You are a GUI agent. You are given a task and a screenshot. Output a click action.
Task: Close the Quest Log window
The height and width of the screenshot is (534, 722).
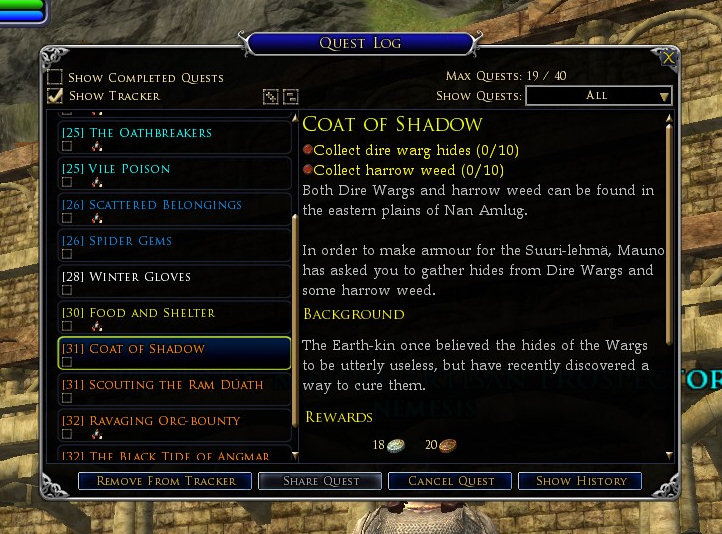click(x=668, y=58)
